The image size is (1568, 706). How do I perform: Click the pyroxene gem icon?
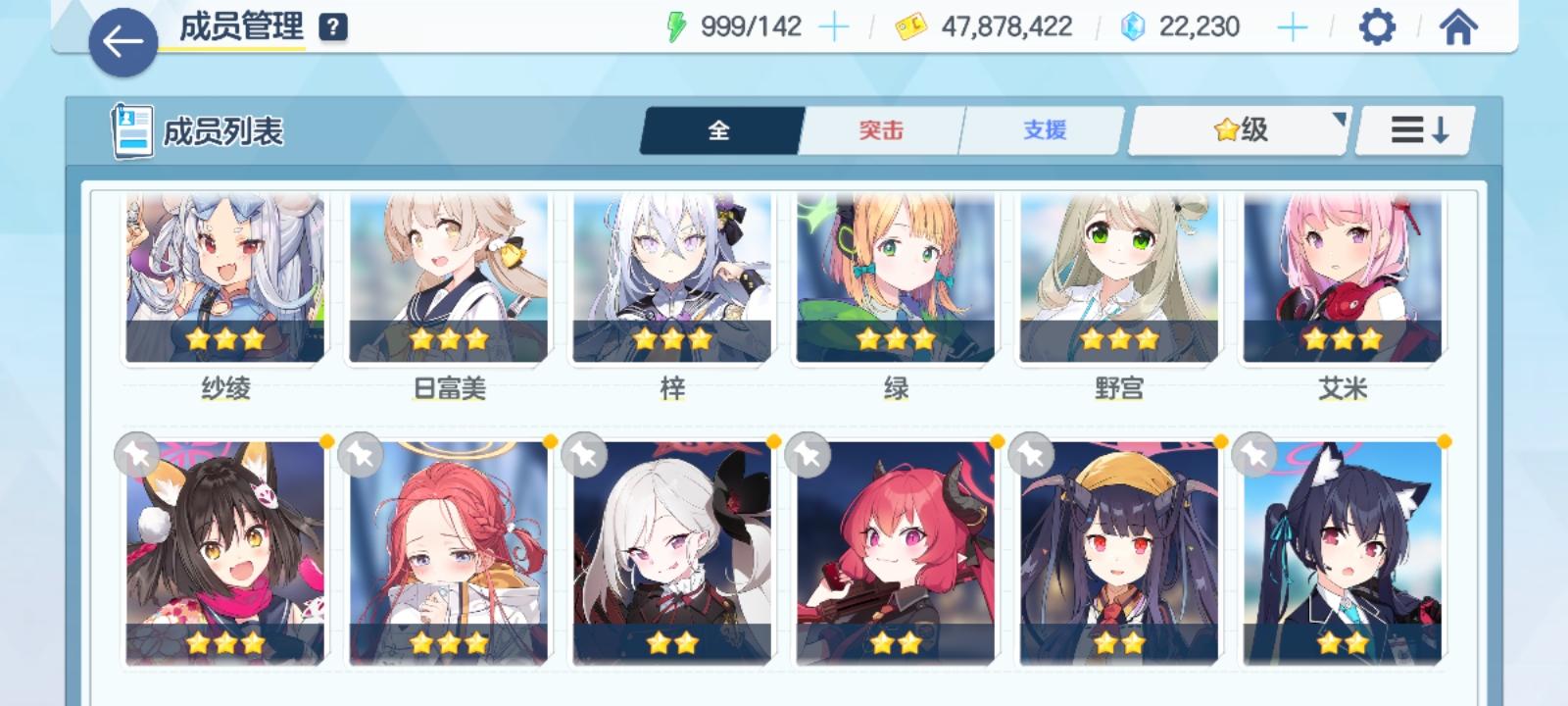point(1131,26)
